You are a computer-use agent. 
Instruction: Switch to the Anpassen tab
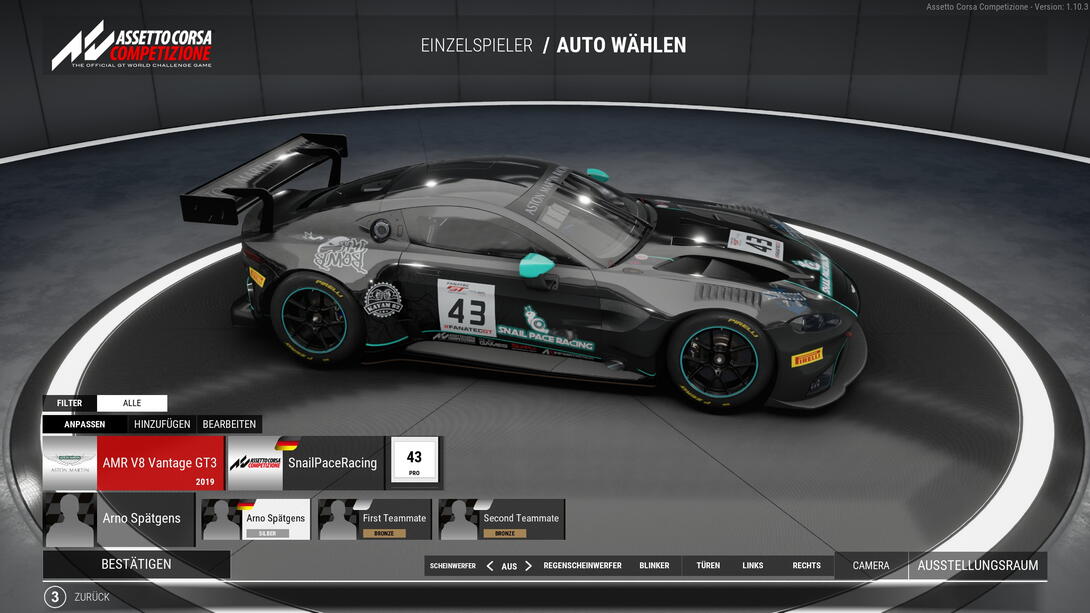coord(85,424)
